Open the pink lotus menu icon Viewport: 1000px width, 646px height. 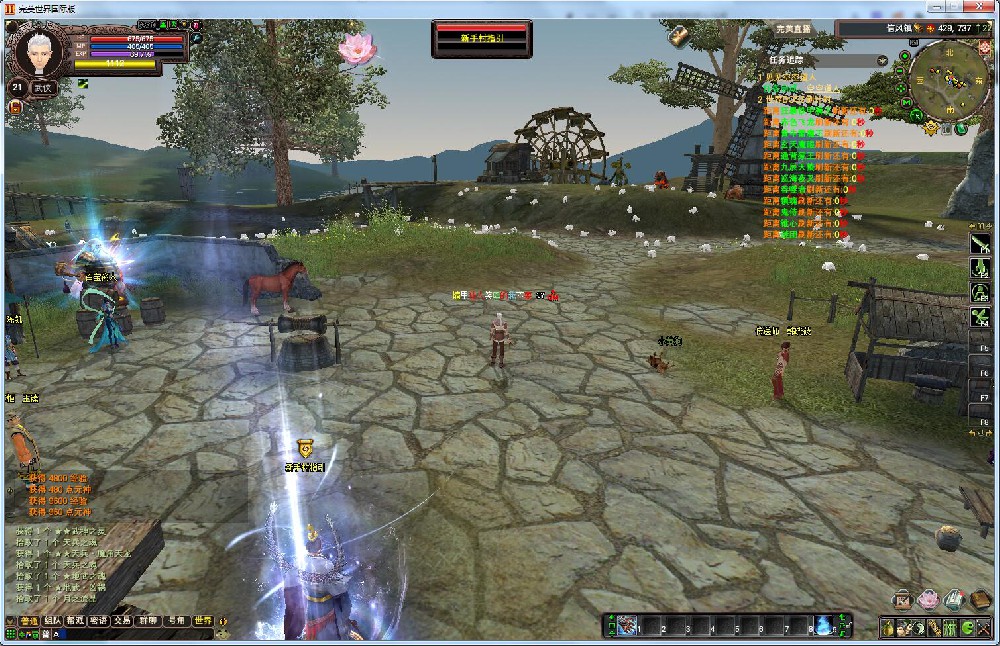(928, 600)
